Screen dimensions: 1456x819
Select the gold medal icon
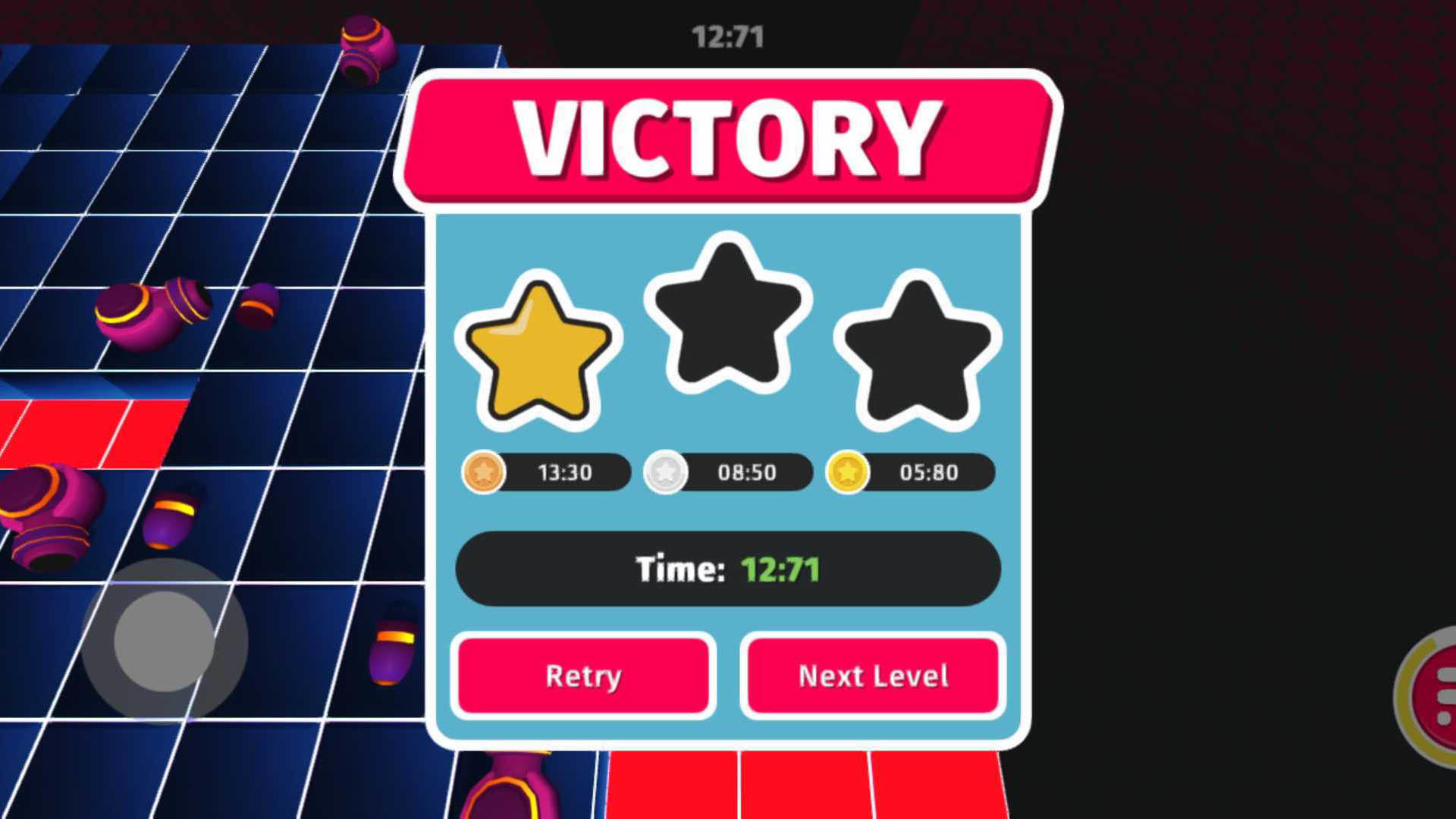(848, 472)
